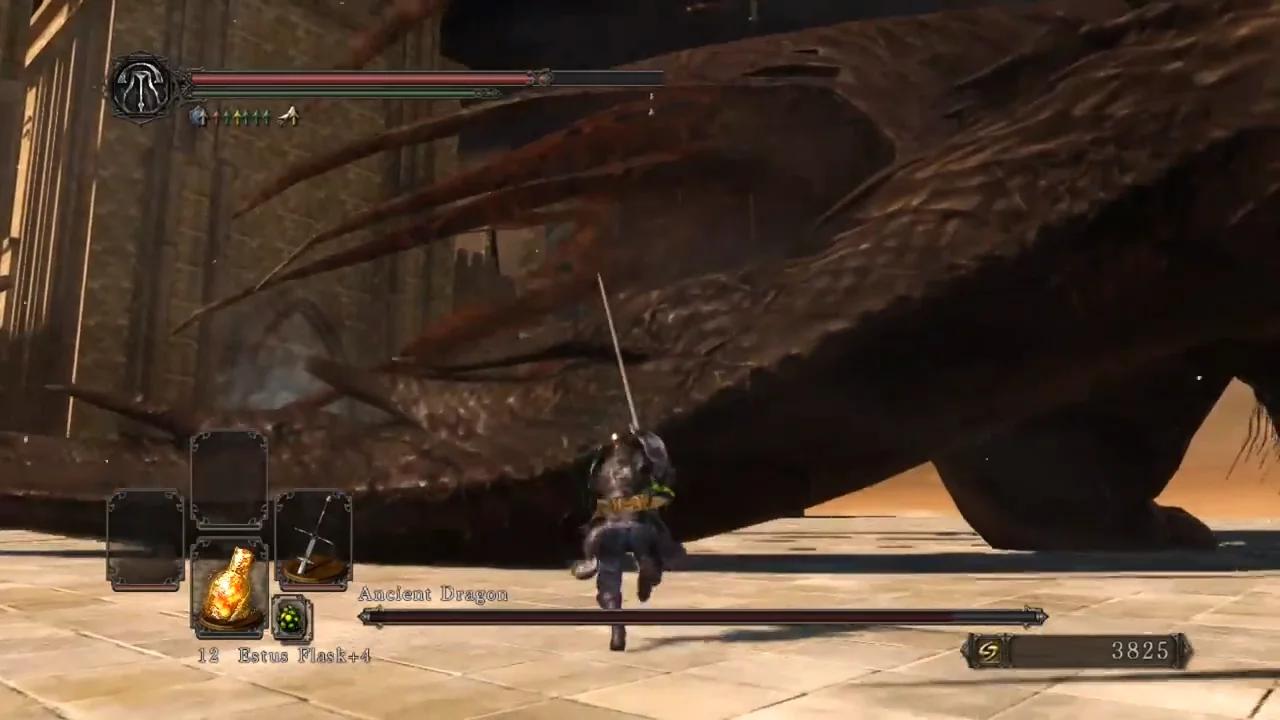Click the blue shield buff icon
This screenshot has height=720, width=1280.
coord(199,116)
